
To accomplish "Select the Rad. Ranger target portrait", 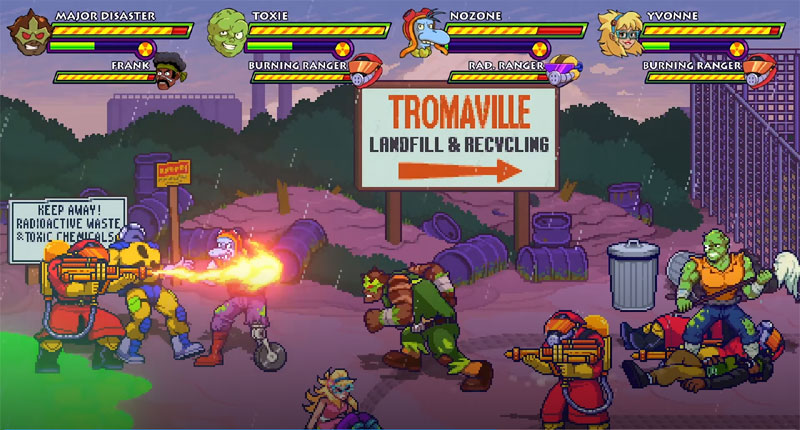I will click(x=563, y=70).
